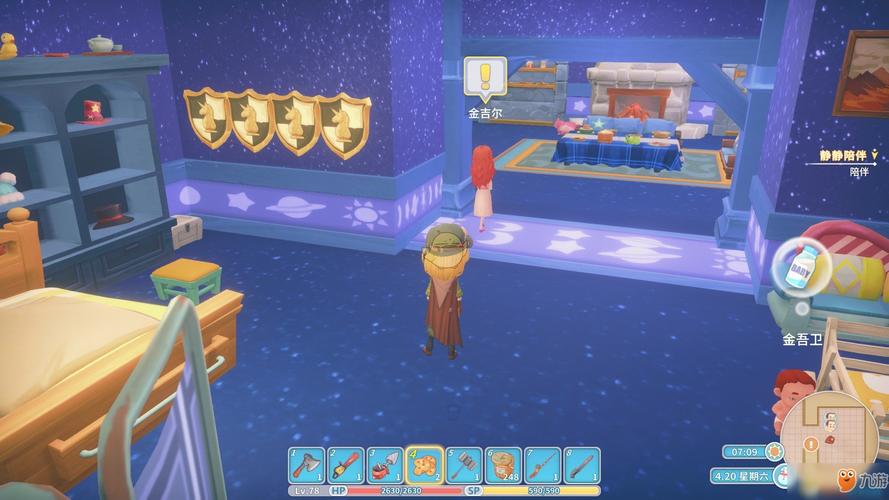Equip the chainsaw from the hotbar

(346, 466)
